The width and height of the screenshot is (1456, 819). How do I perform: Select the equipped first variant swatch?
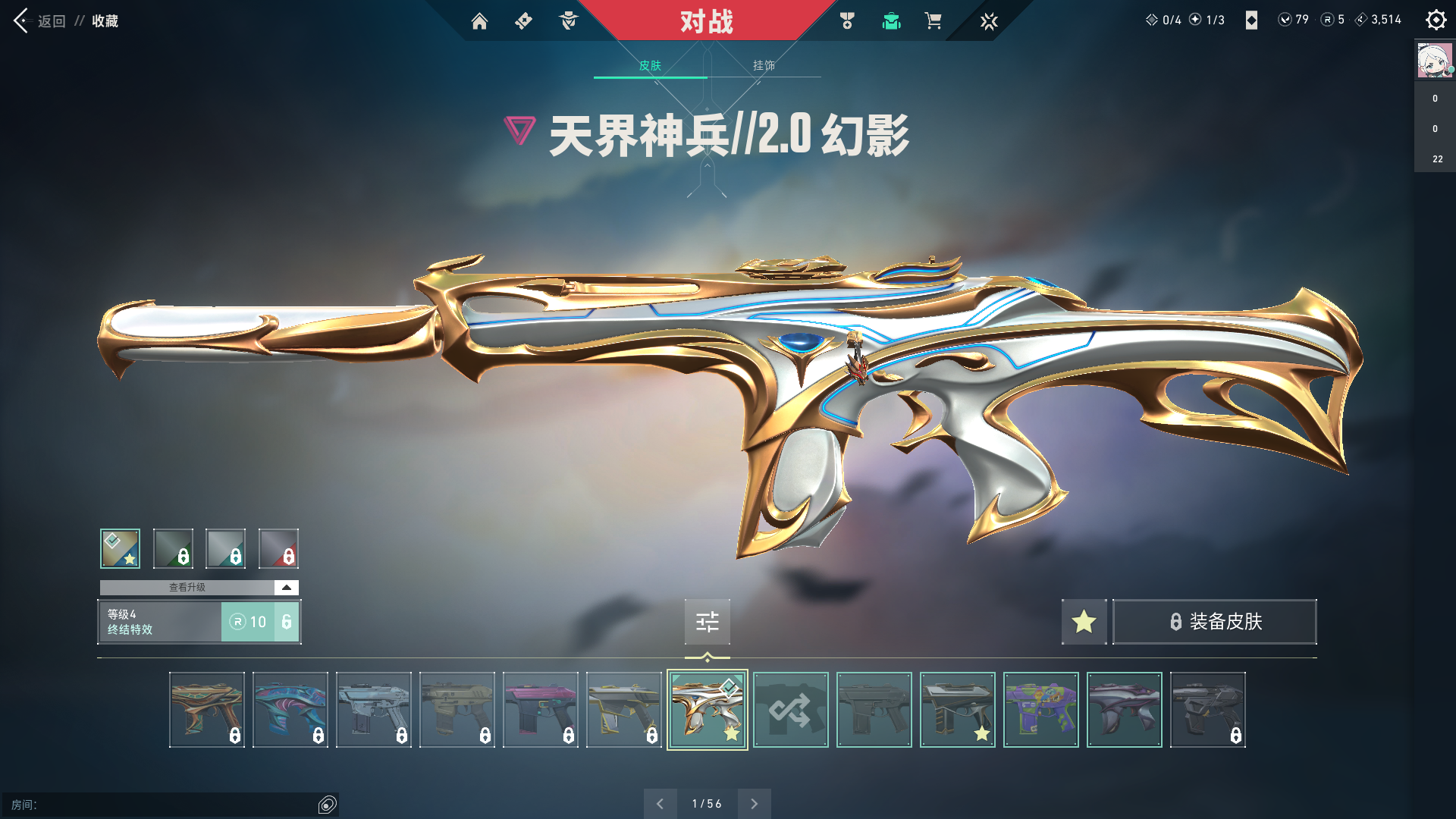point(120,548)
